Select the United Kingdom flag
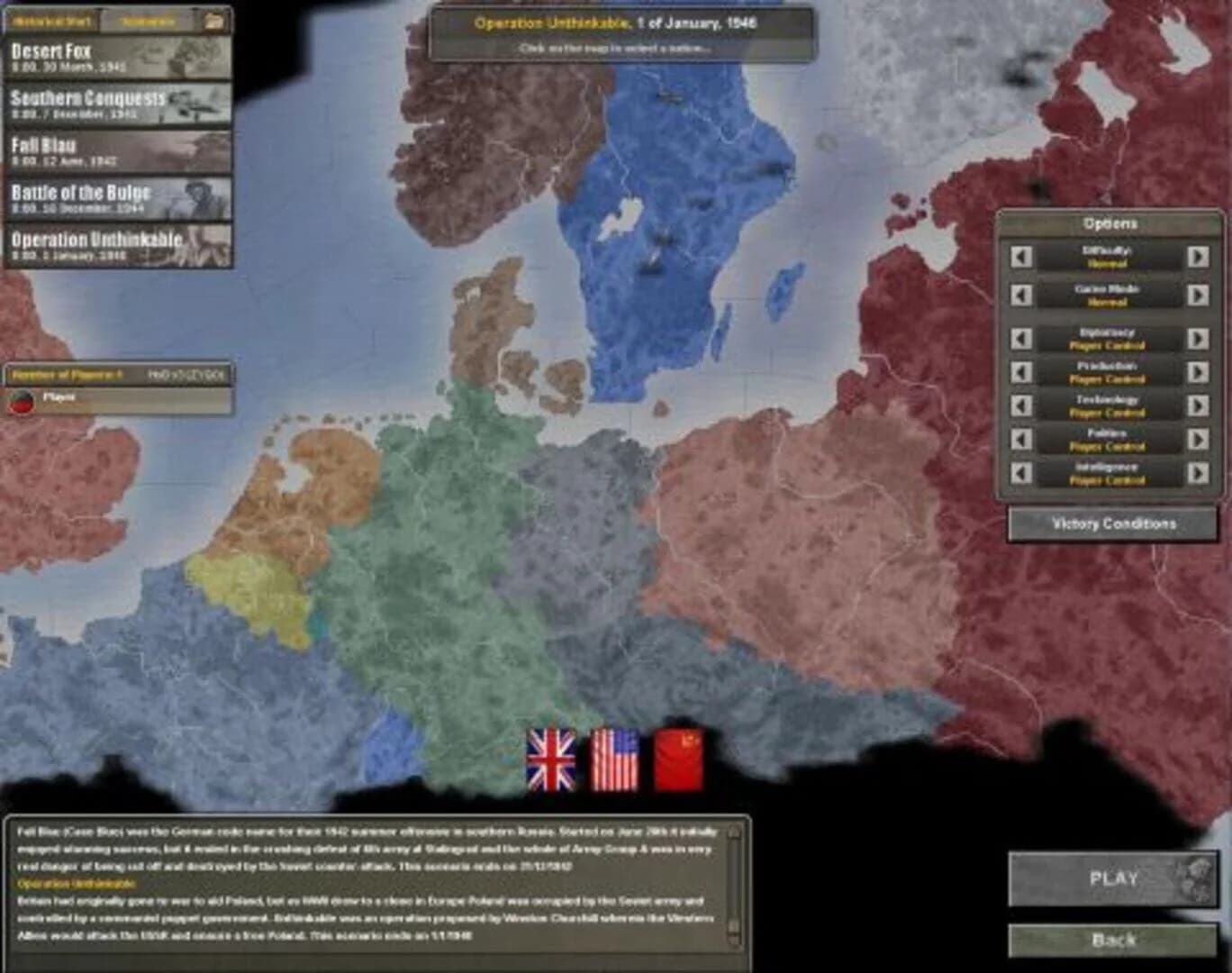1232x973 pixels. (x=551, y=759)
